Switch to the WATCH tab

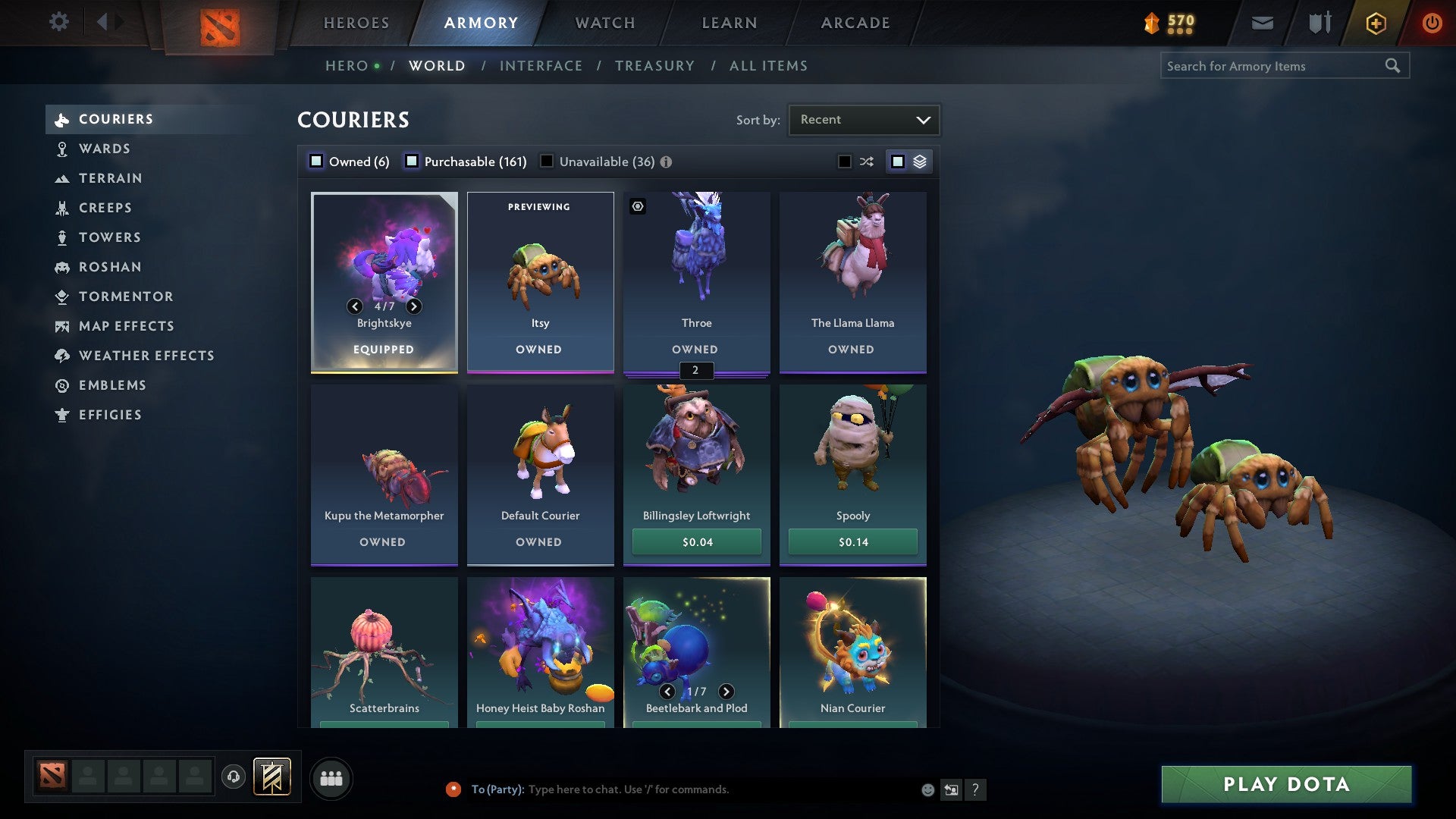pos(604,23)
